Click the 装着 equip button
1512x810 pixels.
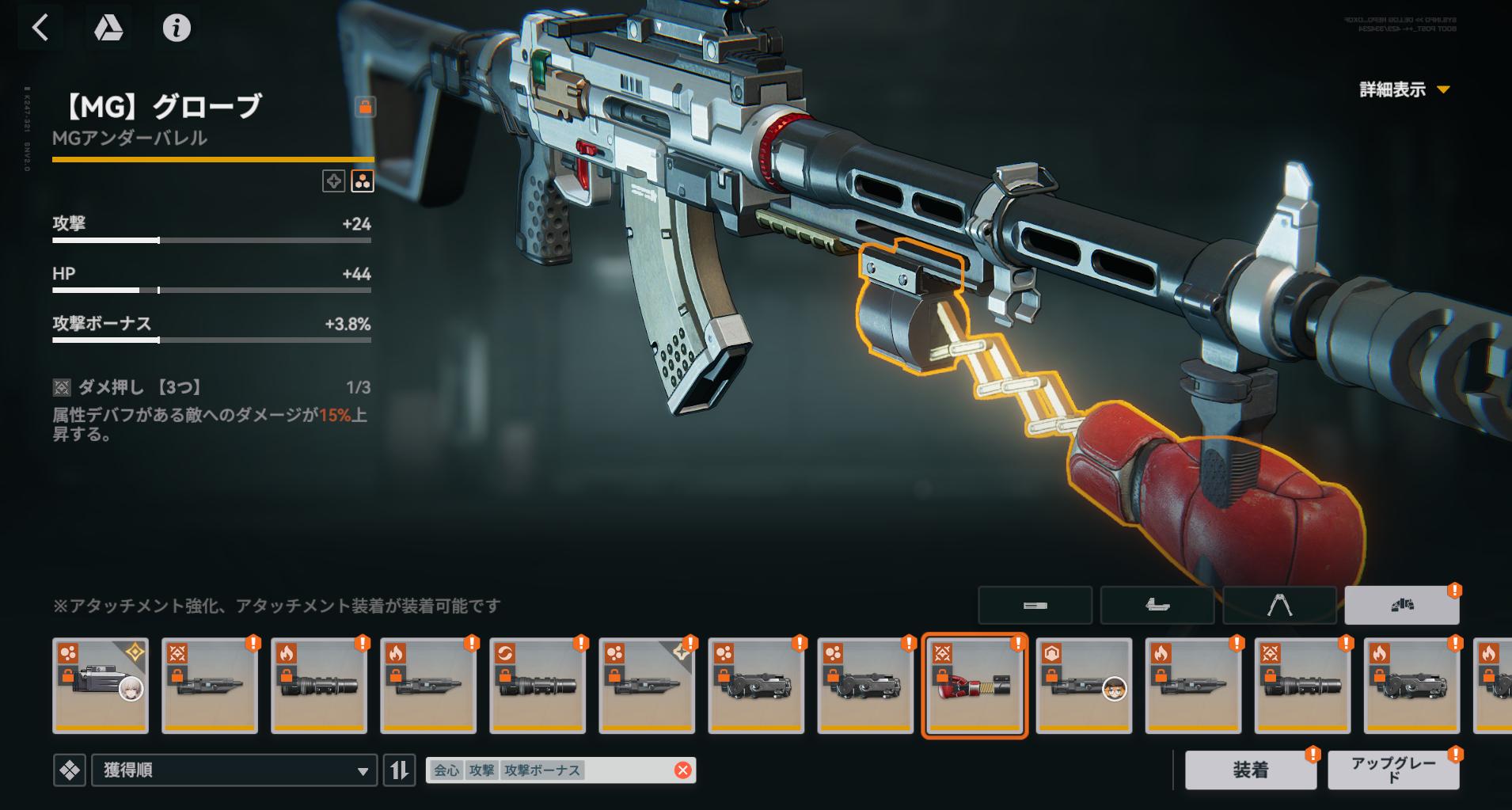(1250, 770)
